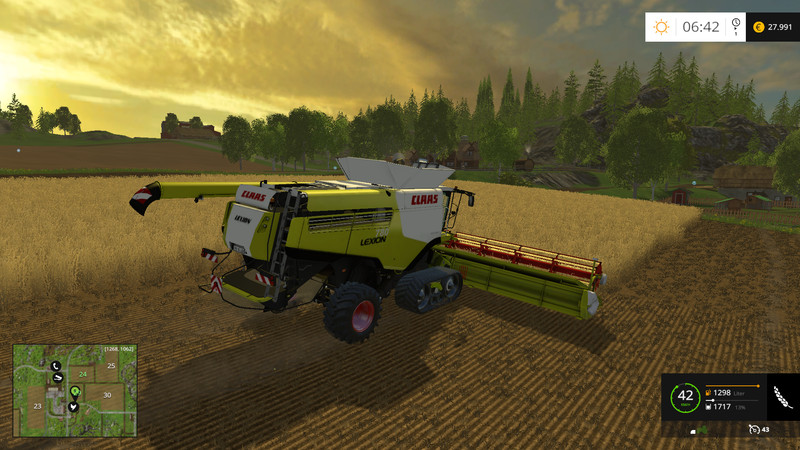Click the time scale clock icon
Screen dimensions: 800x450
tap(736, 26)
